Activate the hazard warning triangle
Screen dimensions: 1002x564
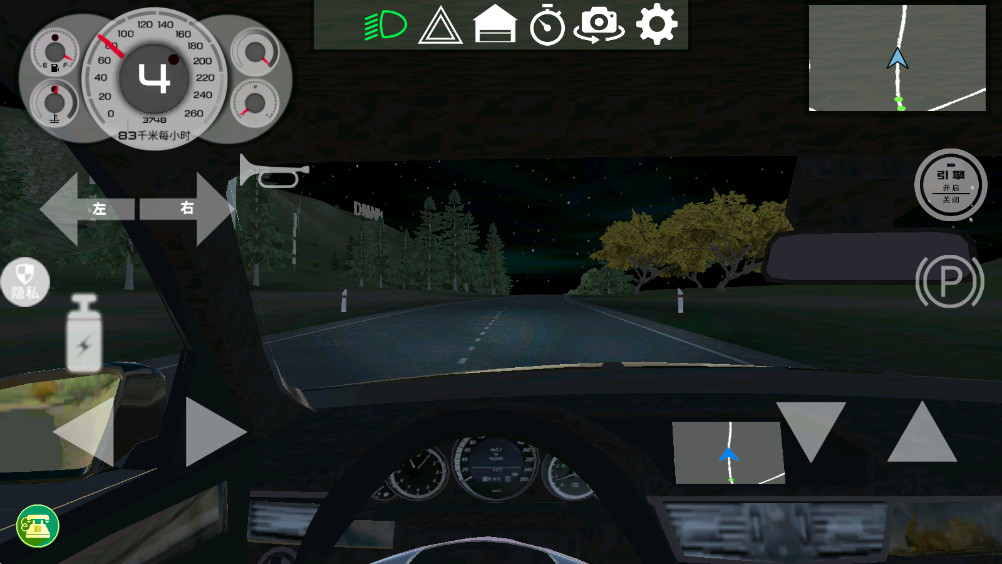click(x=439, y=25)
